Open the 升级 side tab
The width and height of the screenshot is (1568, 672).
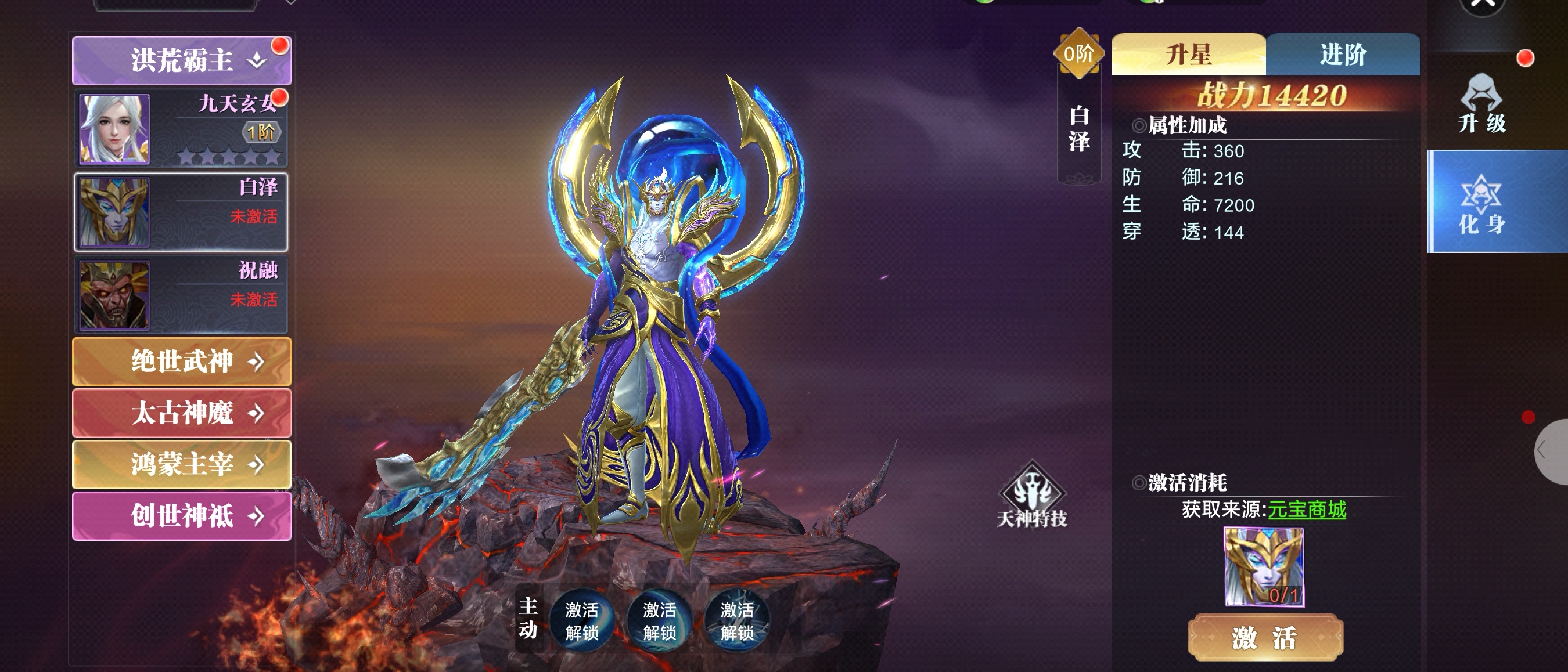click(1481, 103)
